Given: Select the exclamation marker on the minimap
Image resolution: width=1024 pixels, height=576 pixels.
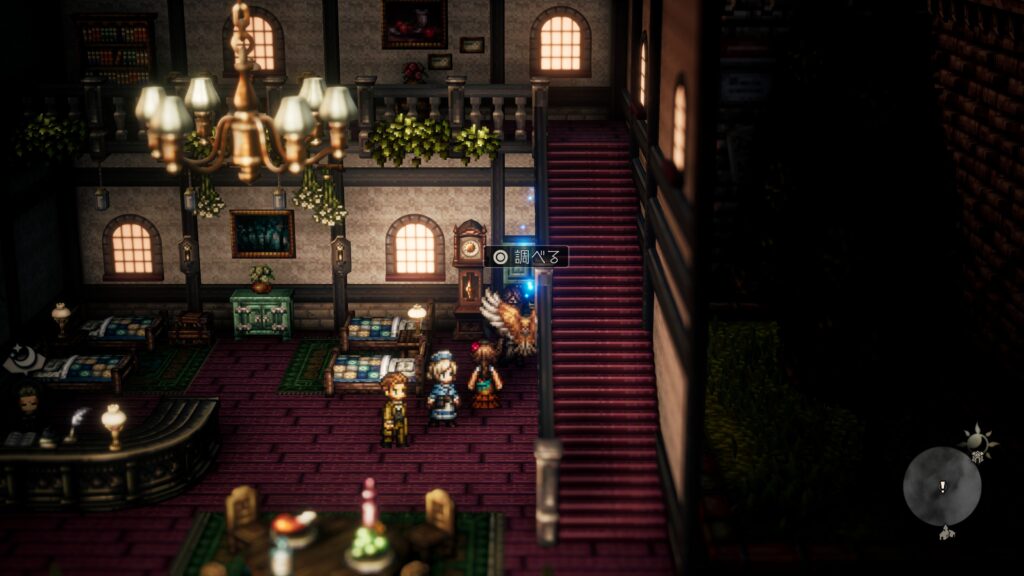Looking at the screenshot, I should click(941, 487).
